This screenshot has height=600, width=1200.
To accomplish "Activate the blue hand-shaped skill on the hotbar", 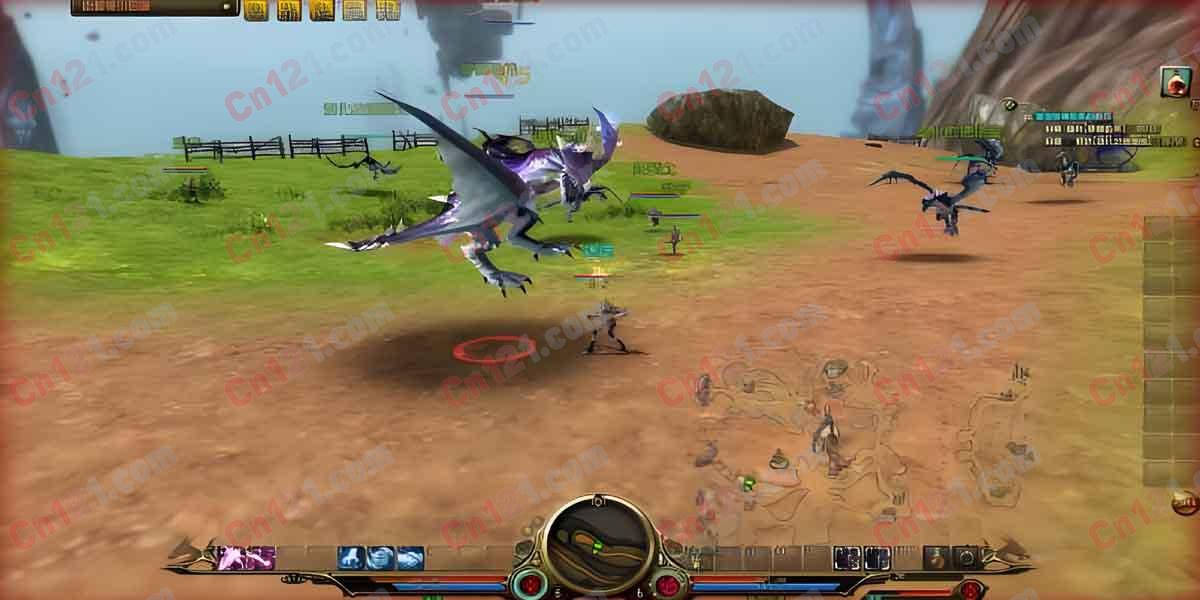I will pos(351,558).
